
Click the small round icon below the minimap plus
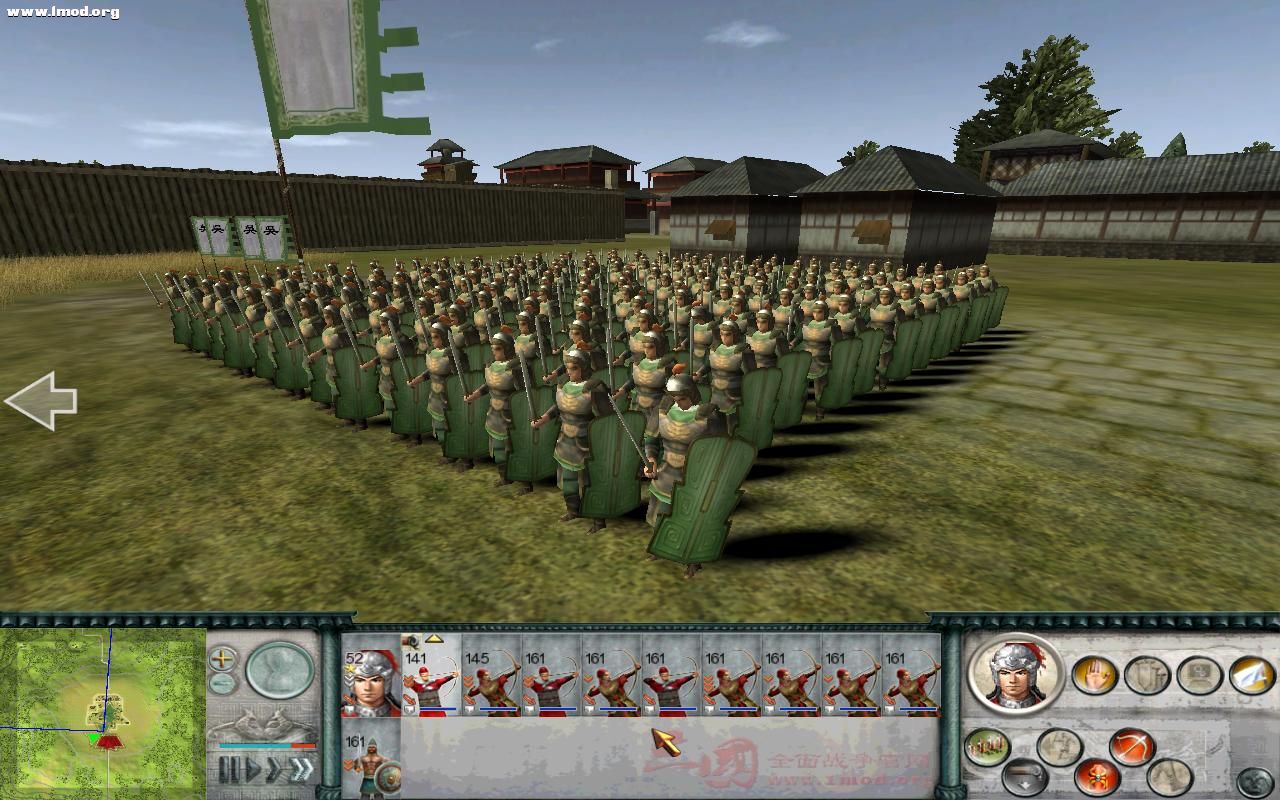click(224, 682)
